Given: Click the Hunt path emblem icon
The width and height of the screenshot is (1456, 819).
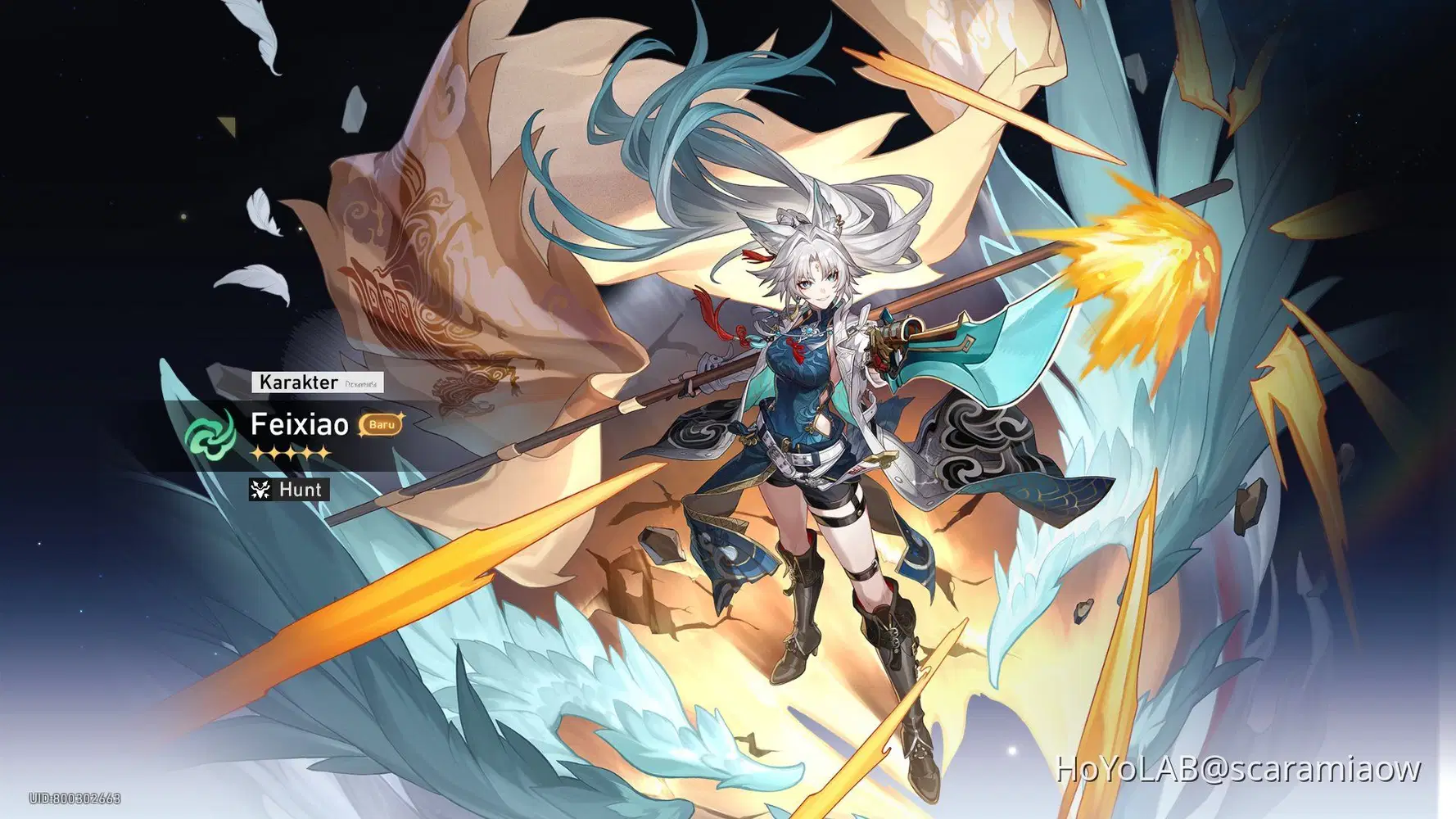Looking at the screenshot, I should tap(260, 490).
